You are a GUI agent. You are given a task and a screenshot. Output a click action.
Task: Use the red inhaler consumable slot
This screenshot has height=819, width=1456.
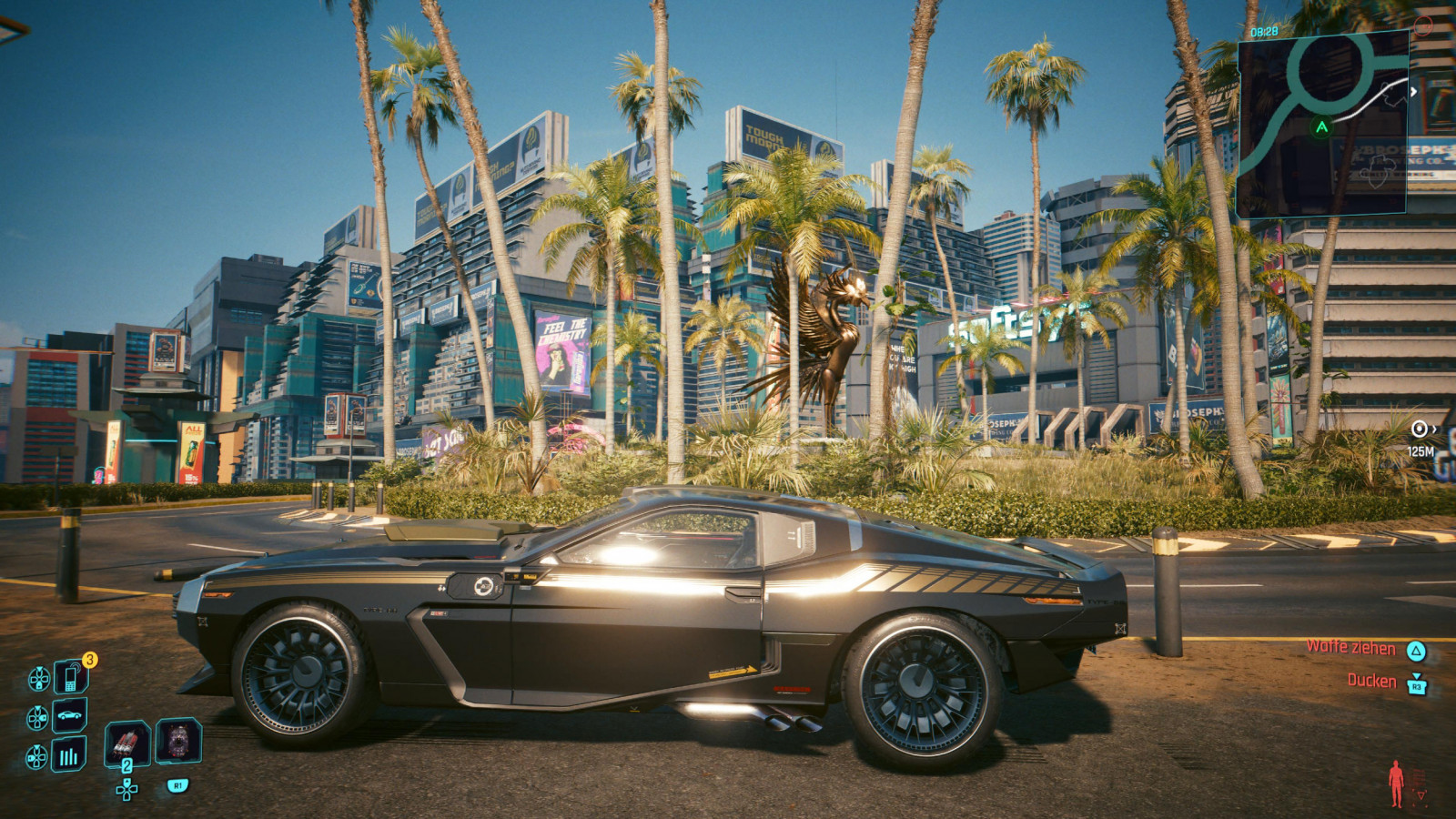click(x=126, y=743)
